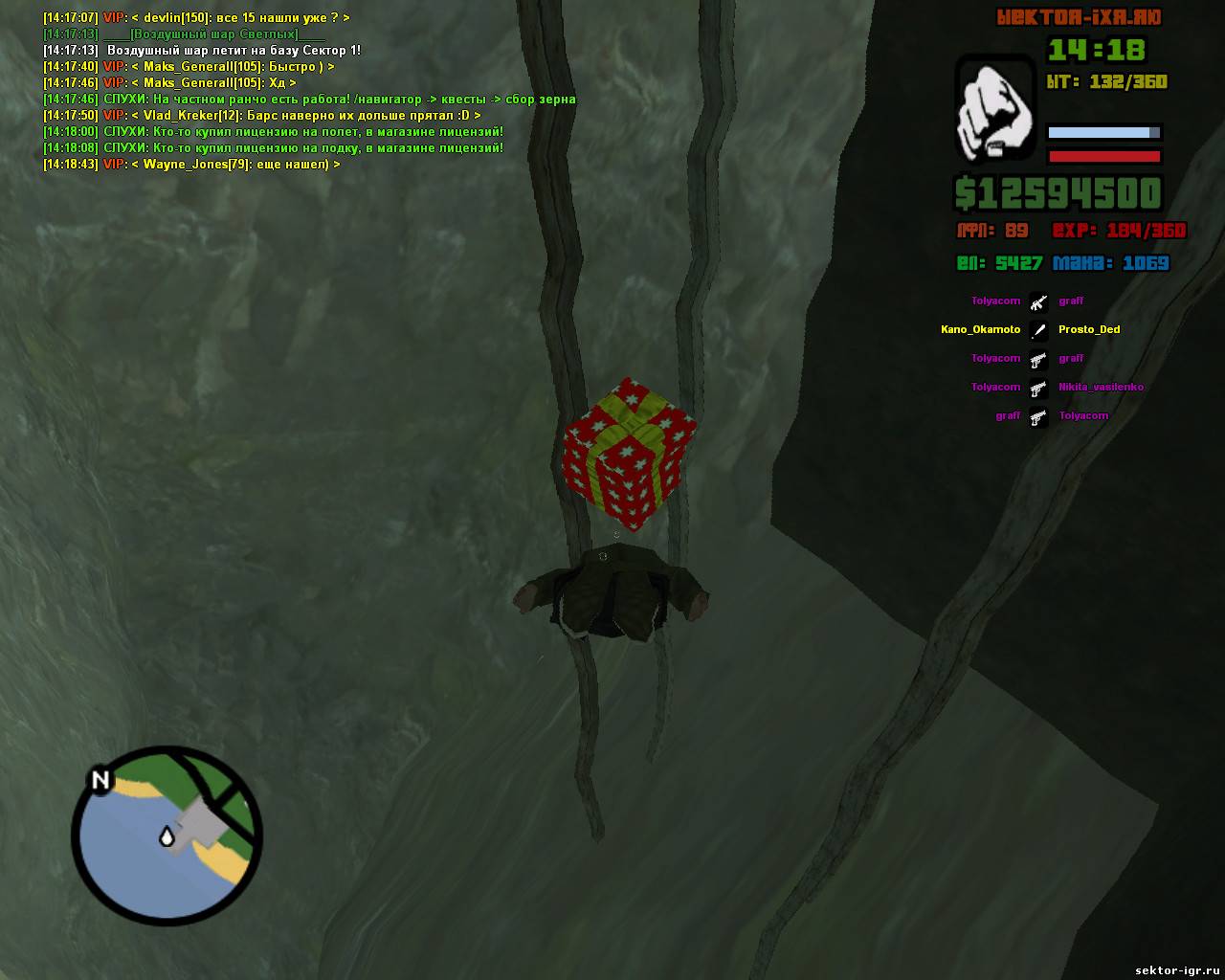This screenshot has height=980, width=1225.
Task: Click the N north marker on the minimap
Action: point(100,780)
